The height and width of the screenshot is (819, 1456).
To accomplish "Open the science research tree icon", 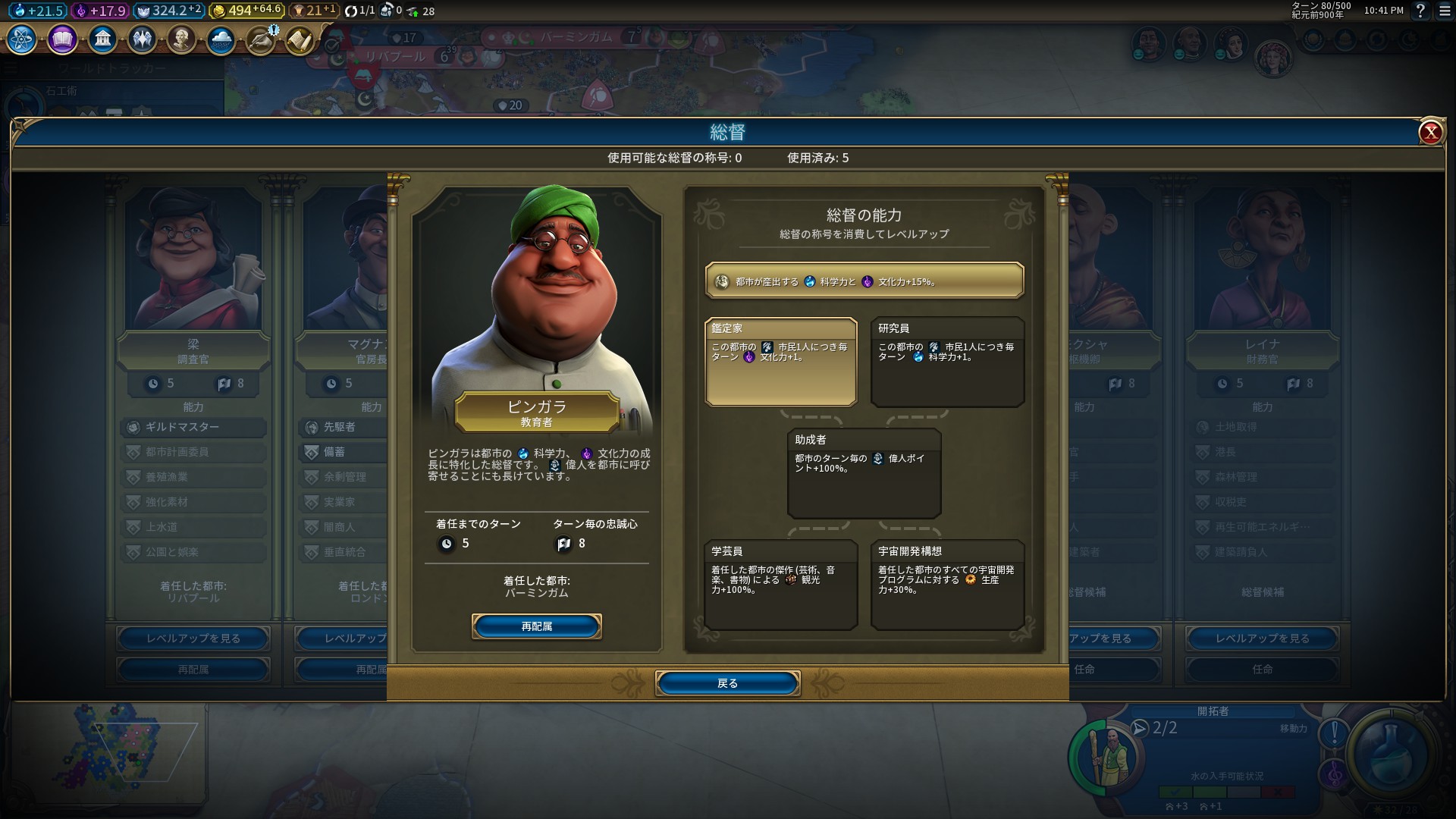I will (x=22, y=39).
